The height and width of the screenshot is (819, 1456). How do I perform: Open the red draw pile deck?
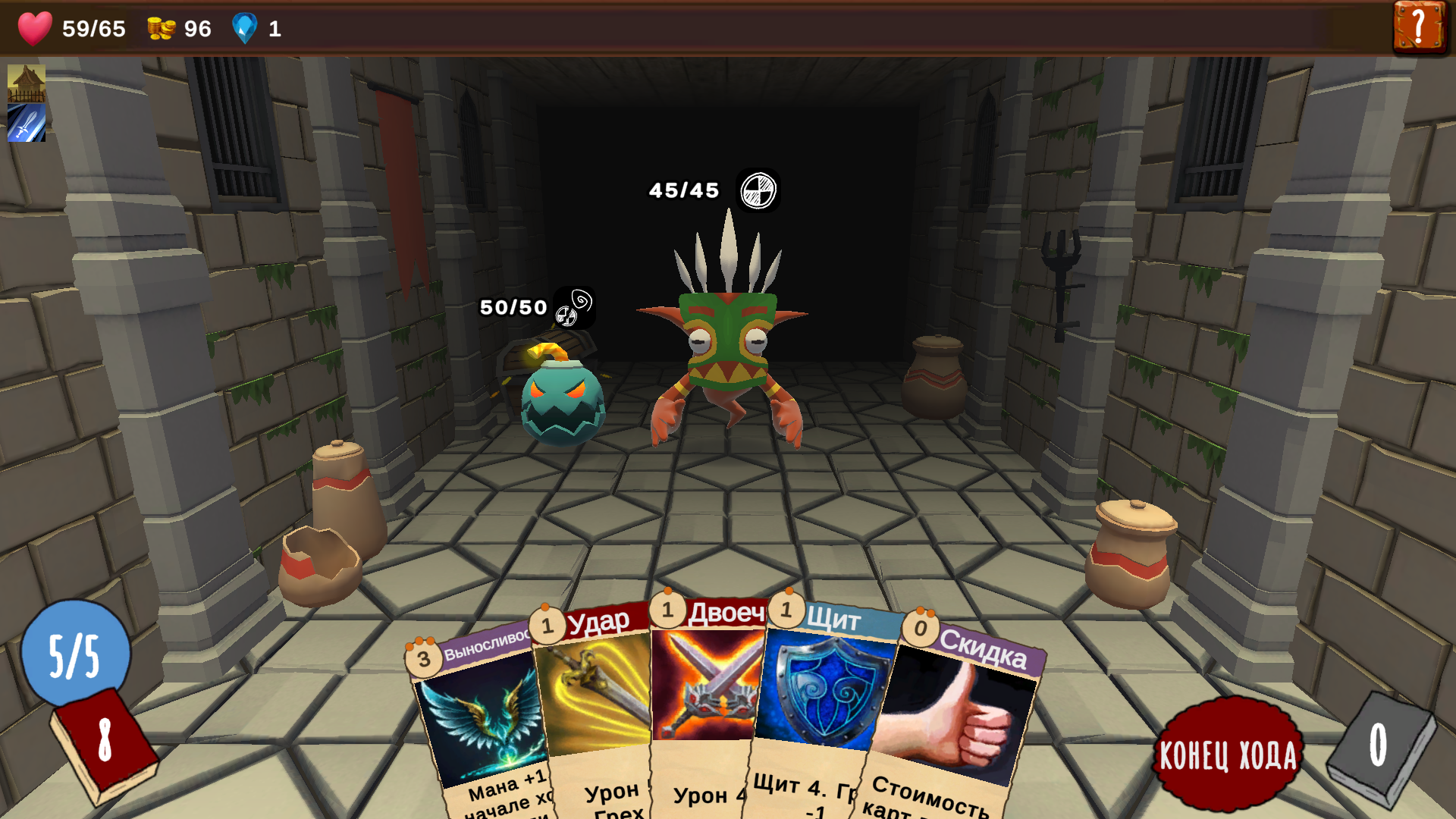coord(104,743)
